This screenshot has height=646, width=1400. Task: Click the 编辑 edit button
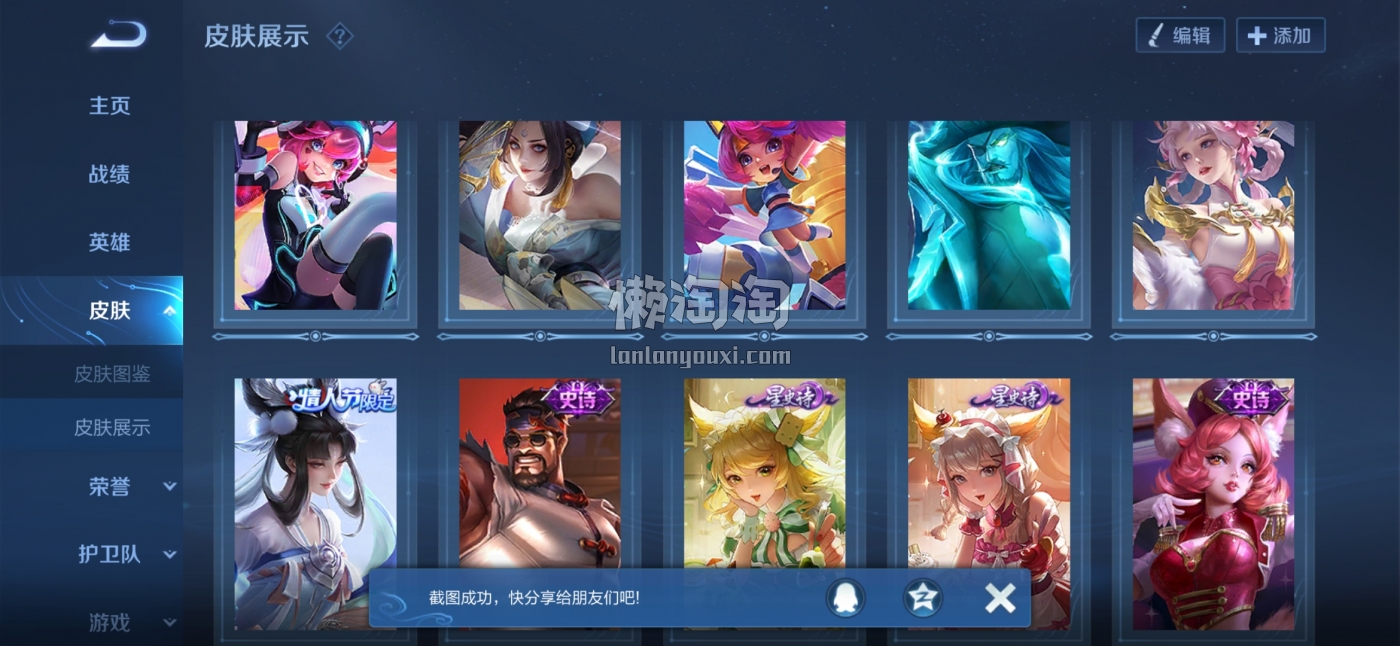(1180, 36)
